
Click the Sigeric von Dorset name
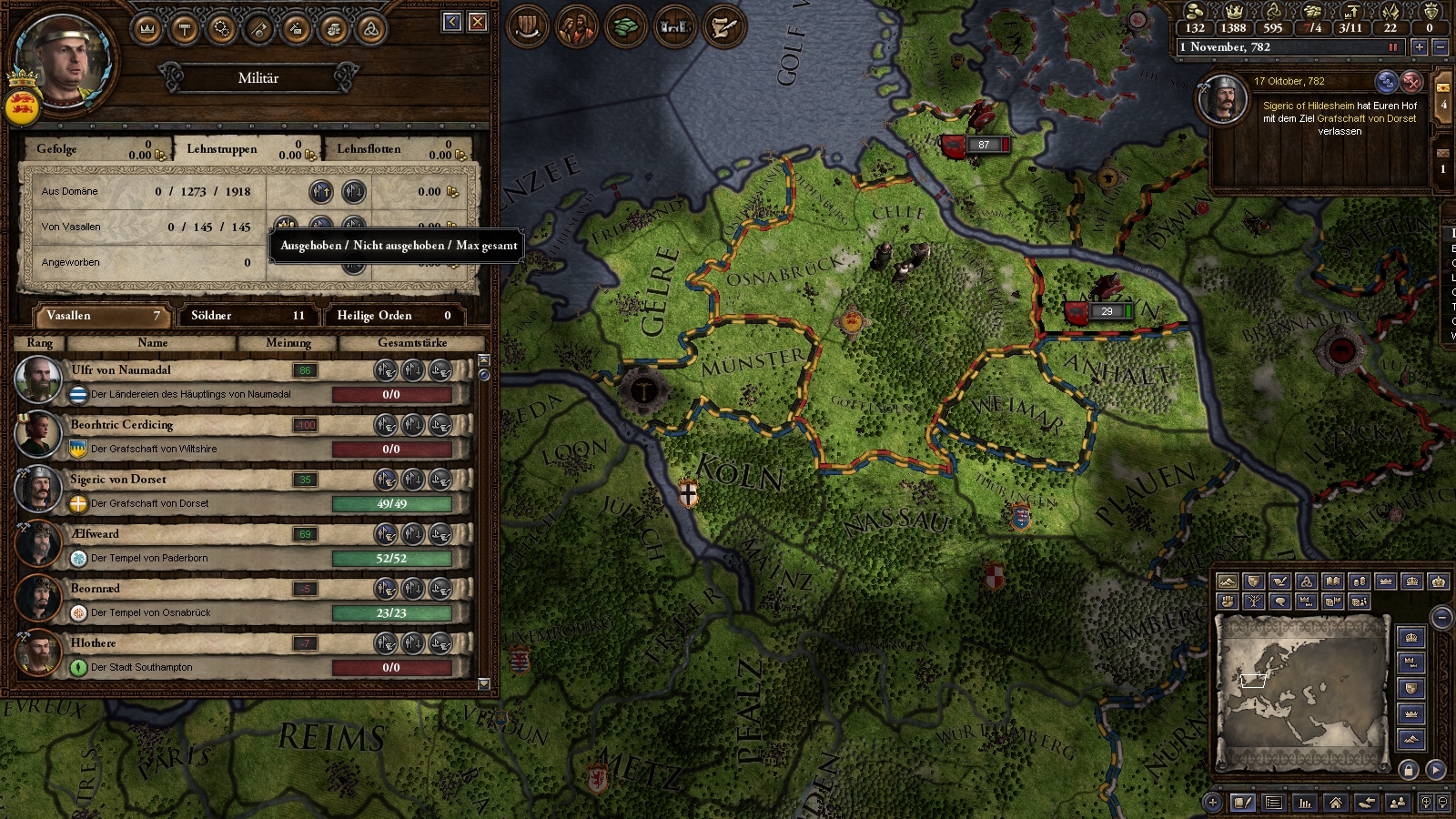pos(118,480)
